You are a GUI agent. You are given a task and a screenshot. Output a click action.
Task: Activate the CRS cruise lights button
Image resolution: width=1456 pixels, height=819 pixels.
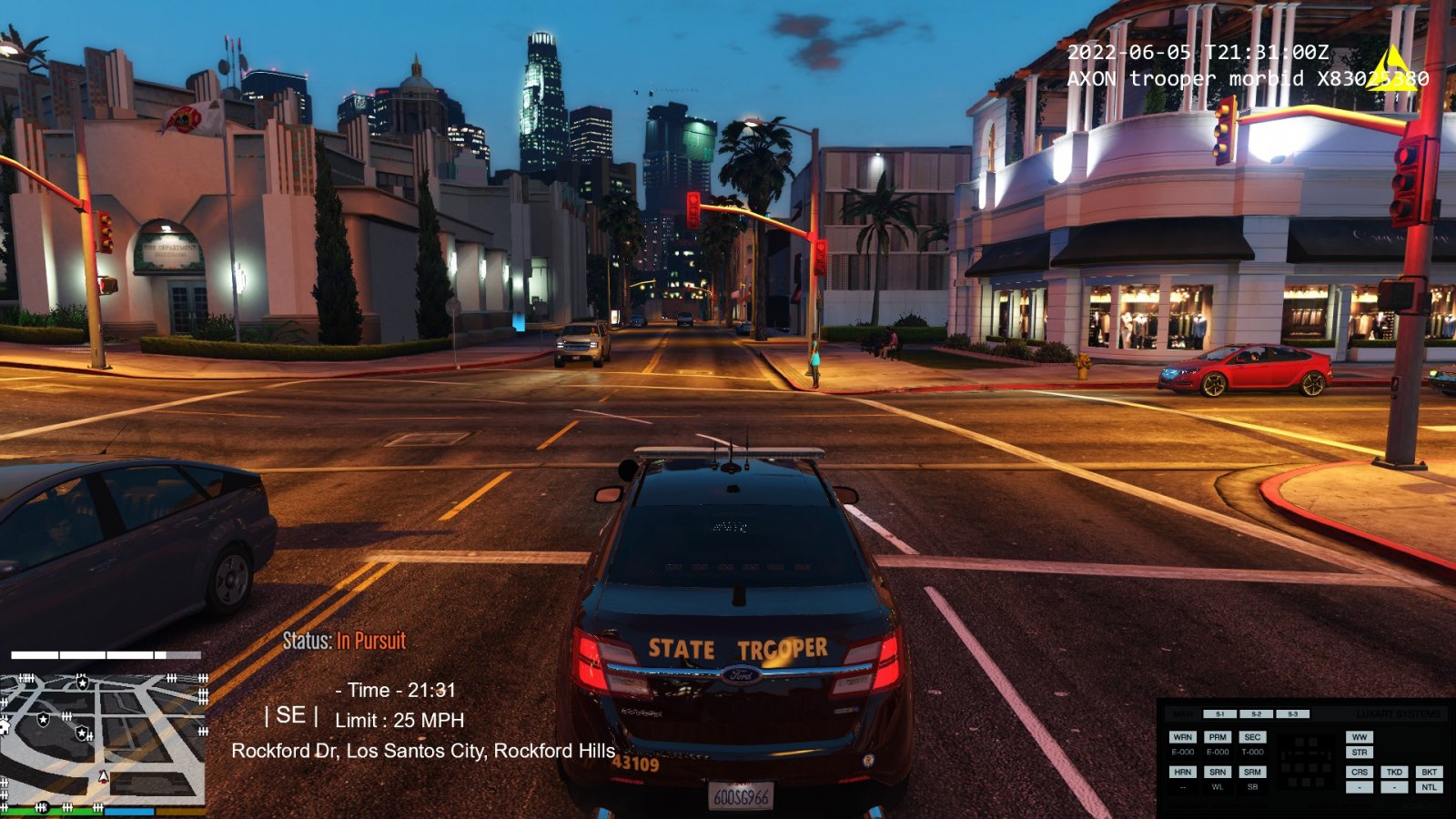(x=1360, y=772)
